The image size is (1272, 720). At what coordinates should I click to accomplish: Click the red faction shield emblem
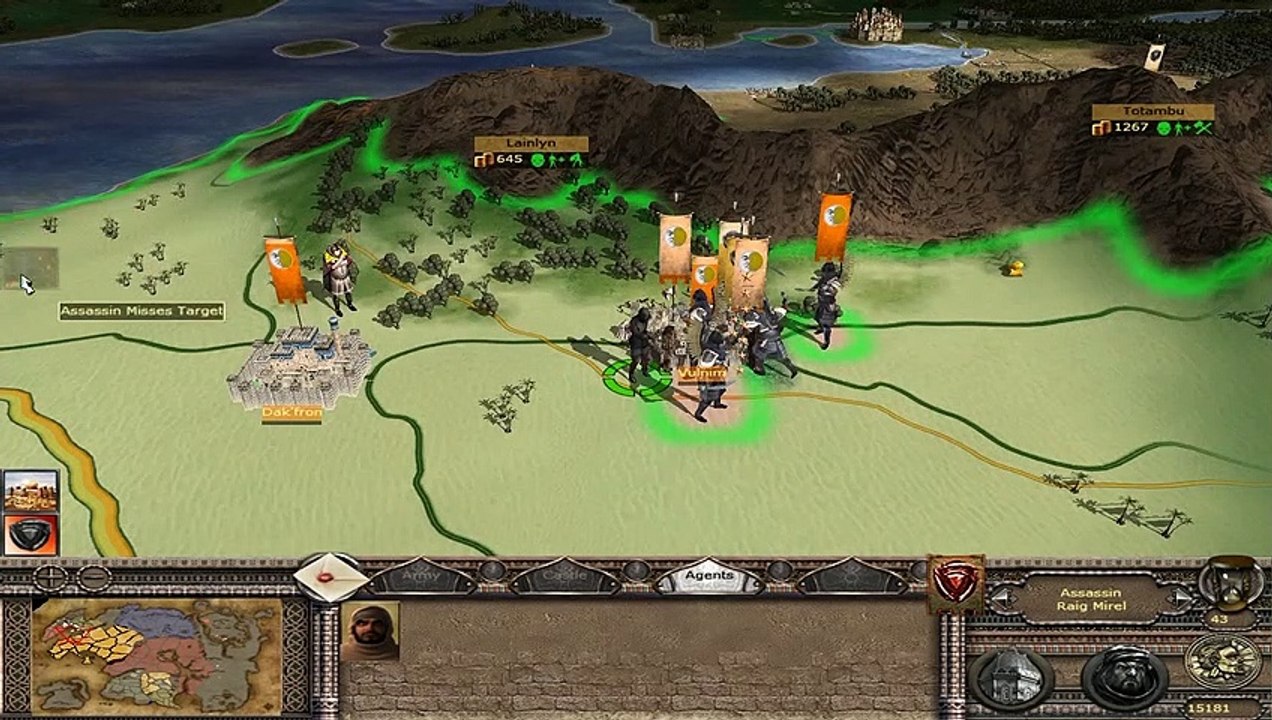tap(955, 582)
